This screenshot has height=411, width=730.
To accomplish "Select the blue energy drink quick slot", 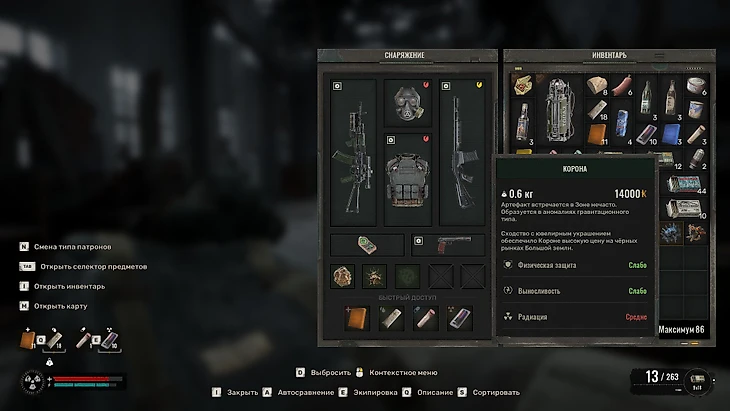I will coord(460,318).
